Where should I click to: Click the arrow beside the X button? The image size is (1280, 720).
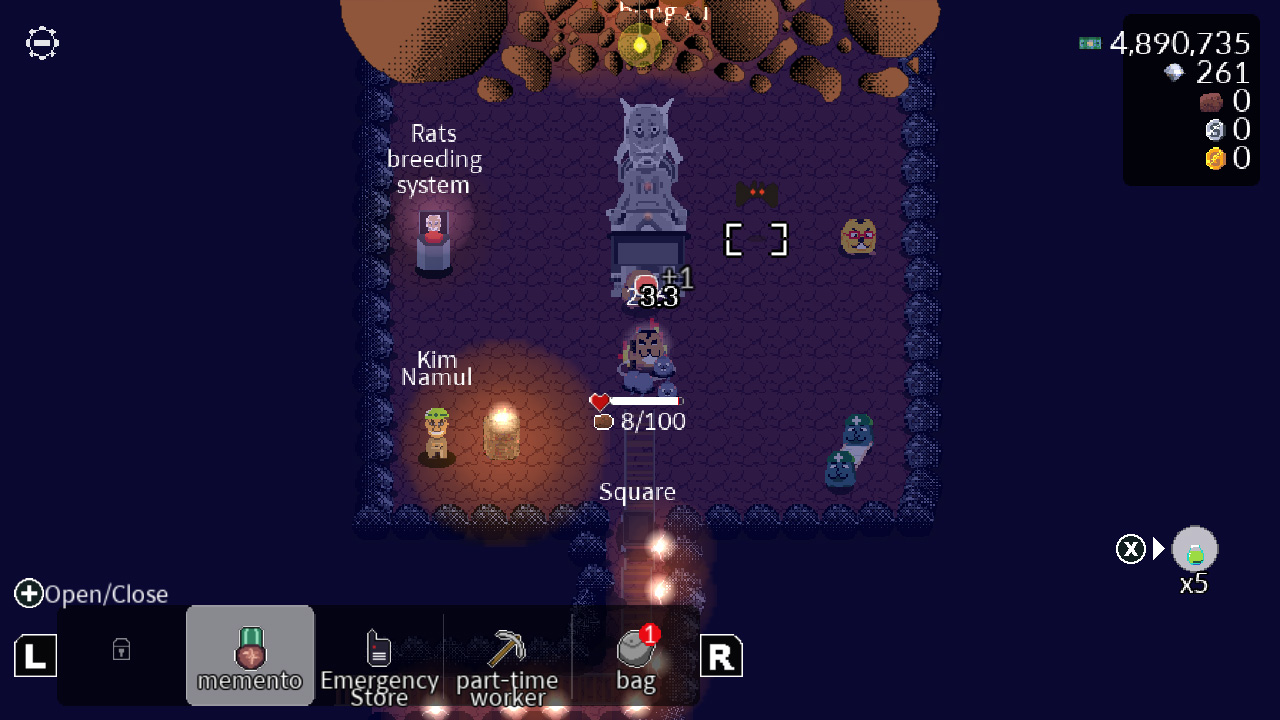coord(1157,548)
